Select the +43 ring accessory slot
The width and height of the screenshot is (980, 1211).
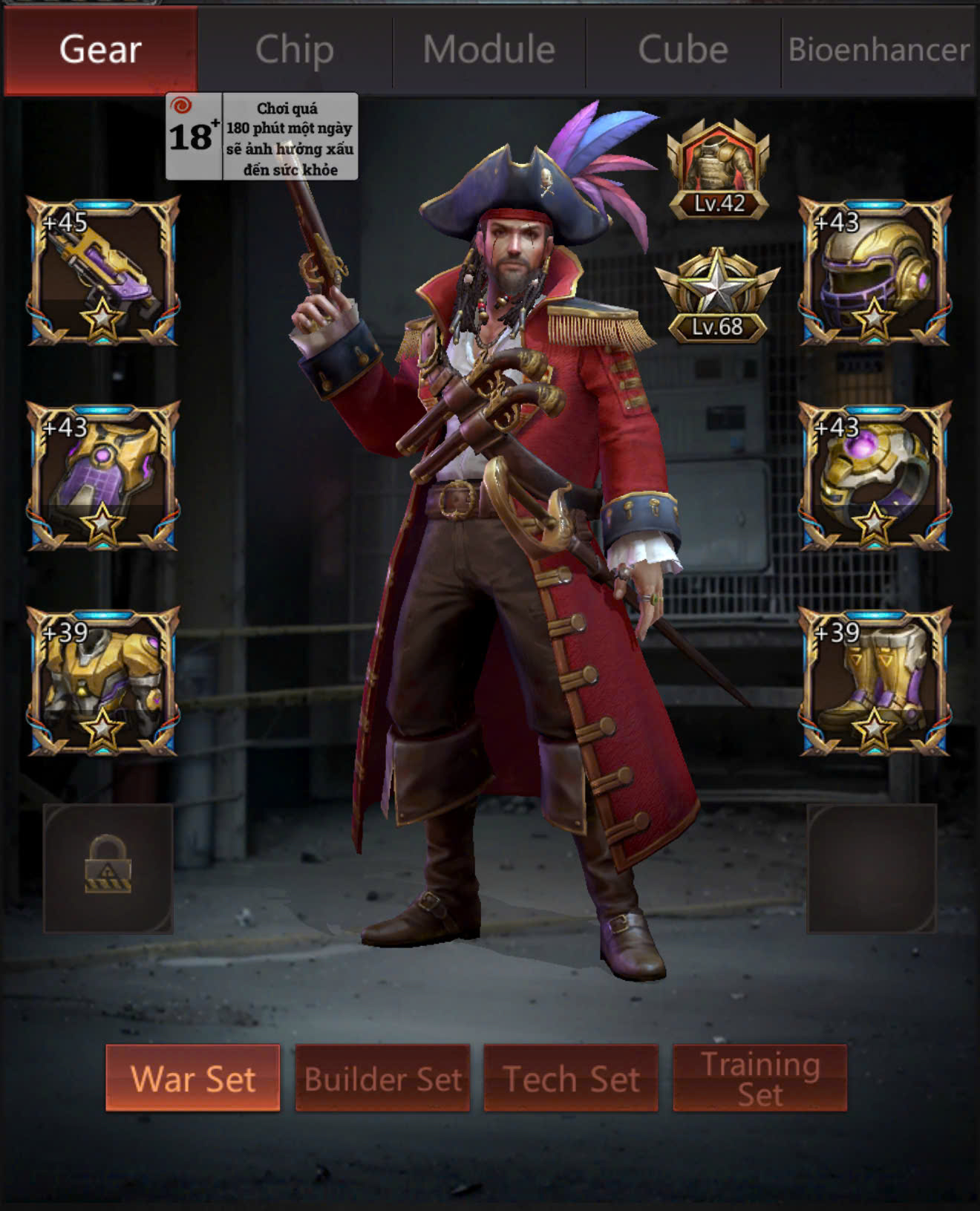coord(875,476)
